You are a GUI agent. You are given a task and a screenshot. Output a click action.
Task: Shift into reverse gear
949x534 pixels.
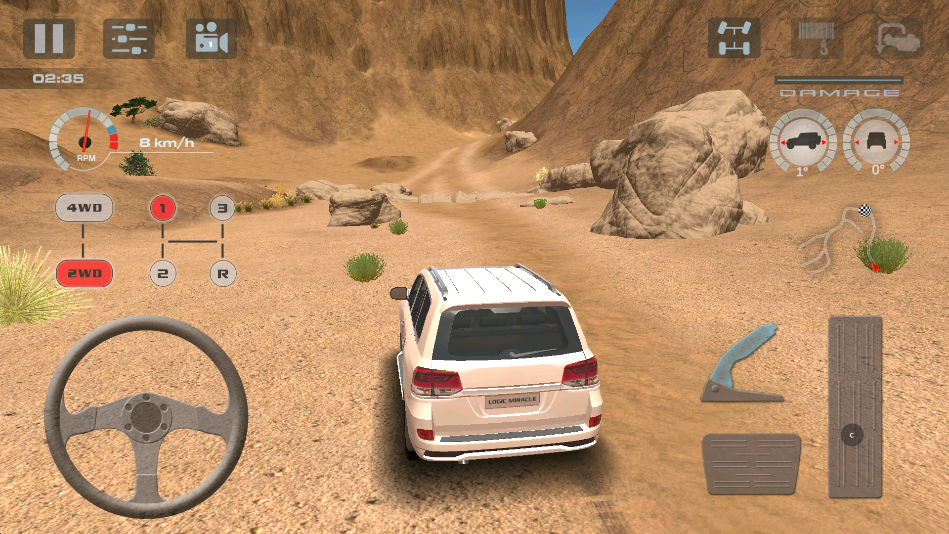[222, 272]
